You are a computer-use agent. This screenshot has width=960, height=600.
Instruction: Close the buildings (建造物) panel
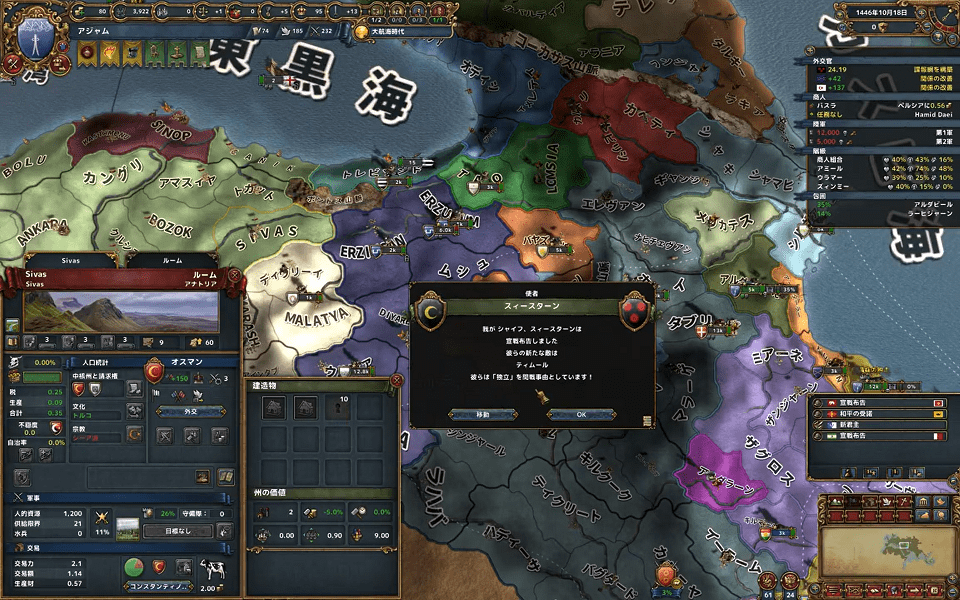click(x=397, y=381)
